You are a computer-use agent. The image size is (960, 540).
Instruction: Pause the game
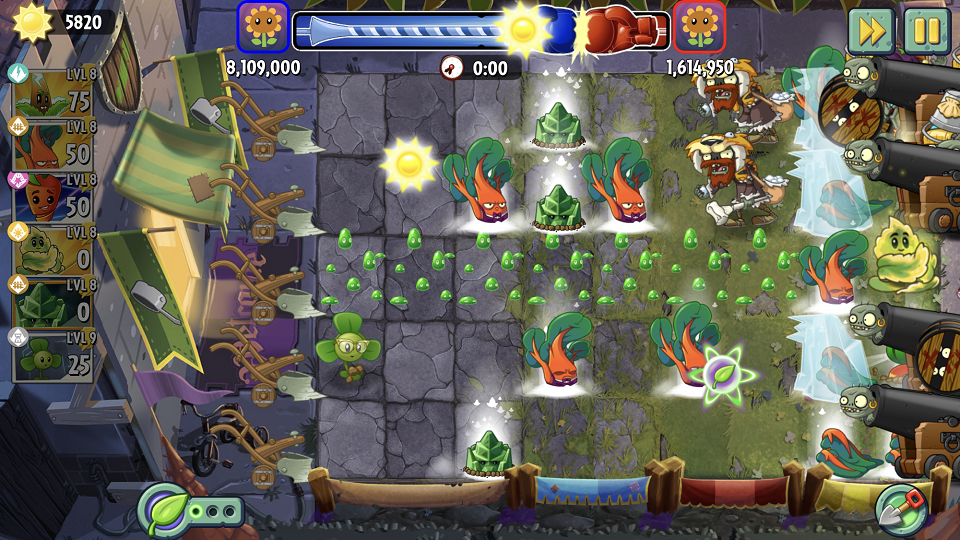click(926, 31)
